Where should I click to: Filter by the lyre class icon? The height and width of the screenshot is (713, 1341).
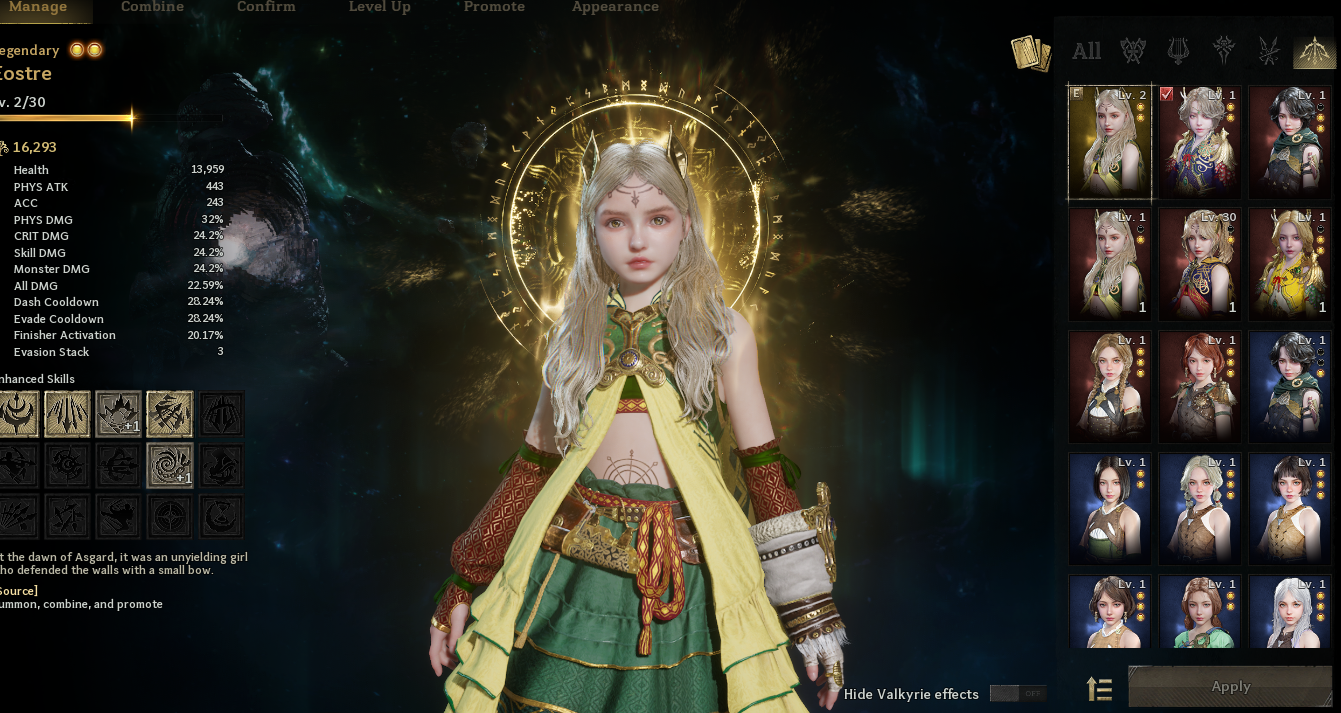[x=1178, y=51]
